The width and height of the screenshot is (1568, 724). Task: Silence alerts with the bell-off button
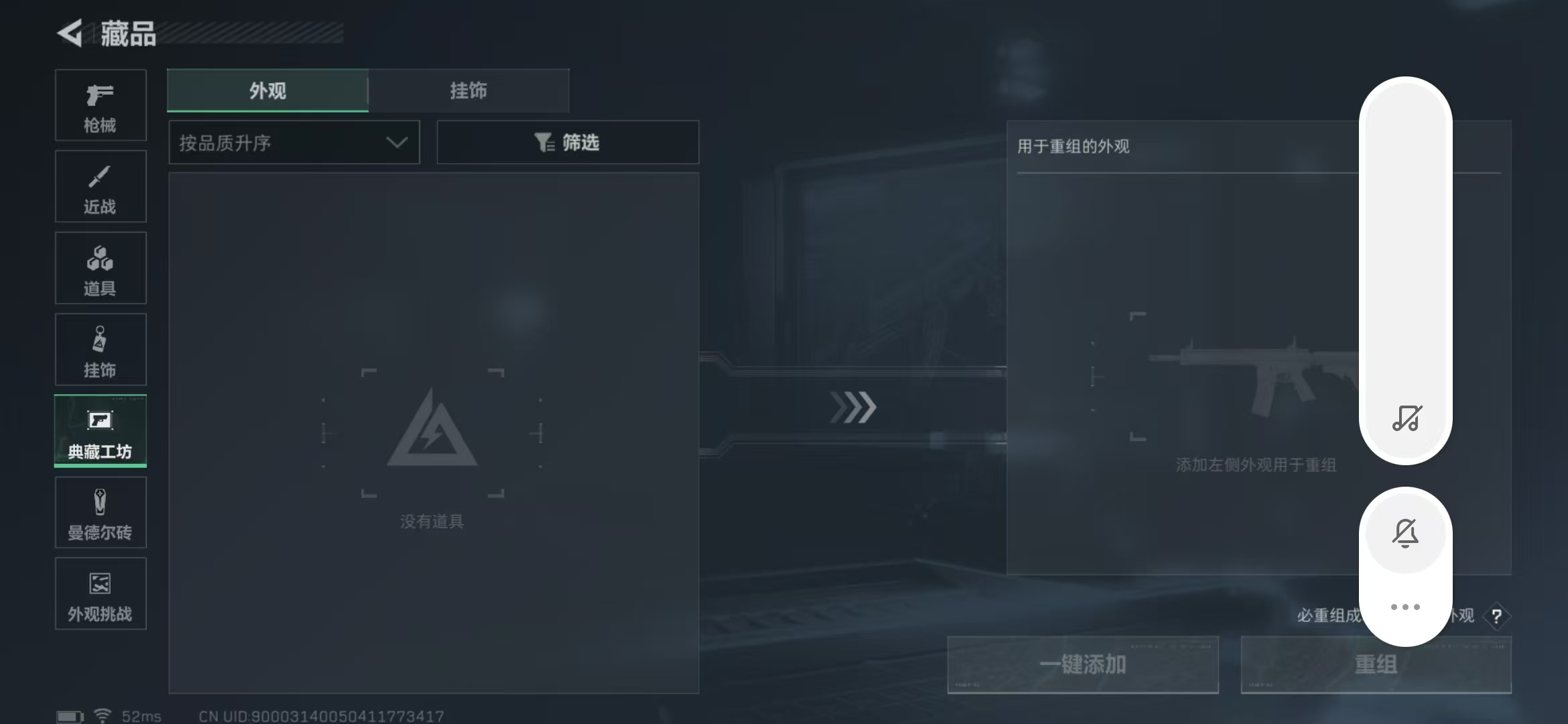1405,532
